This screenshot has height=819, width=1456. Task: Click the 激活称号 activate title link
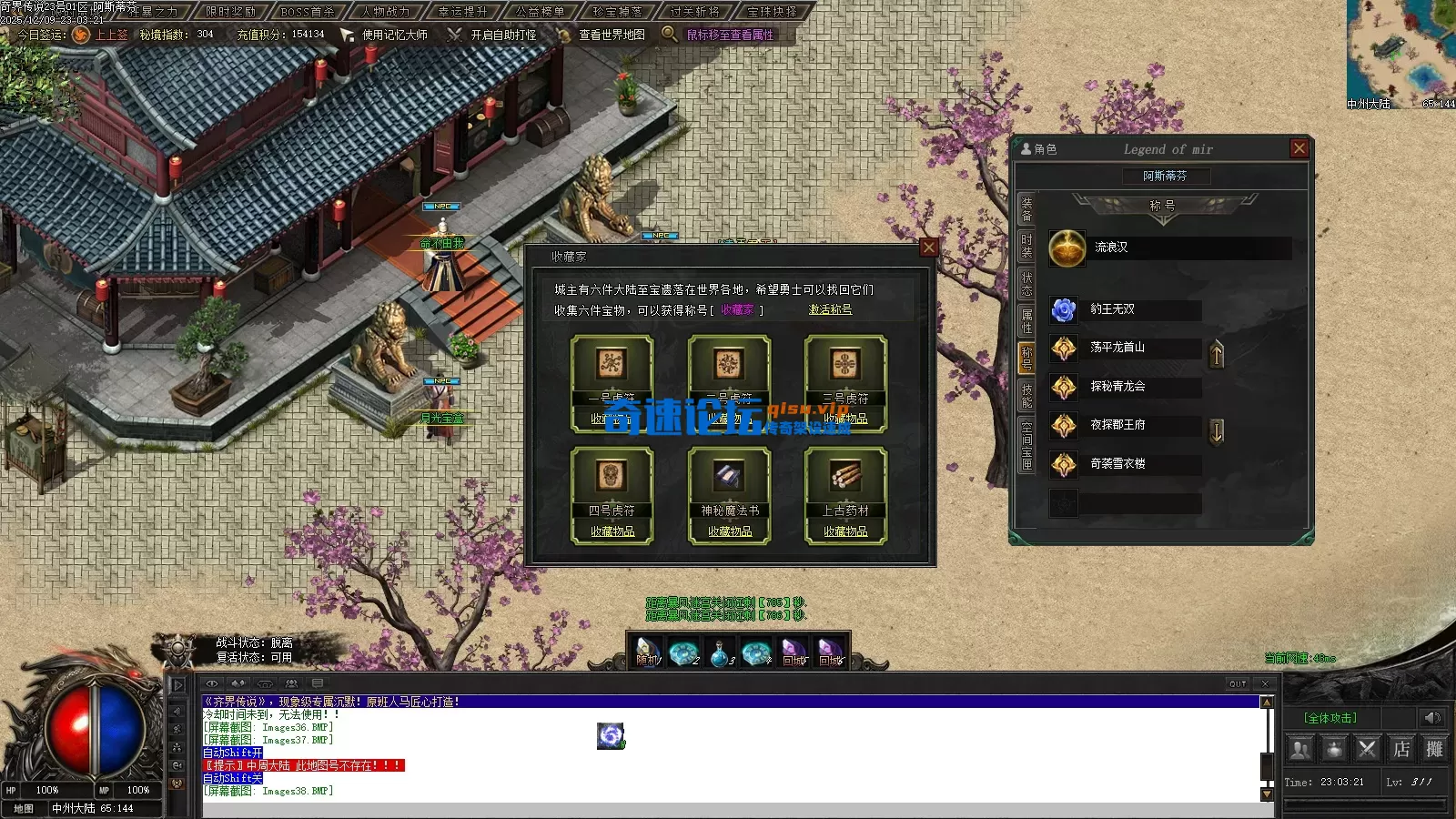pos(830,310)
